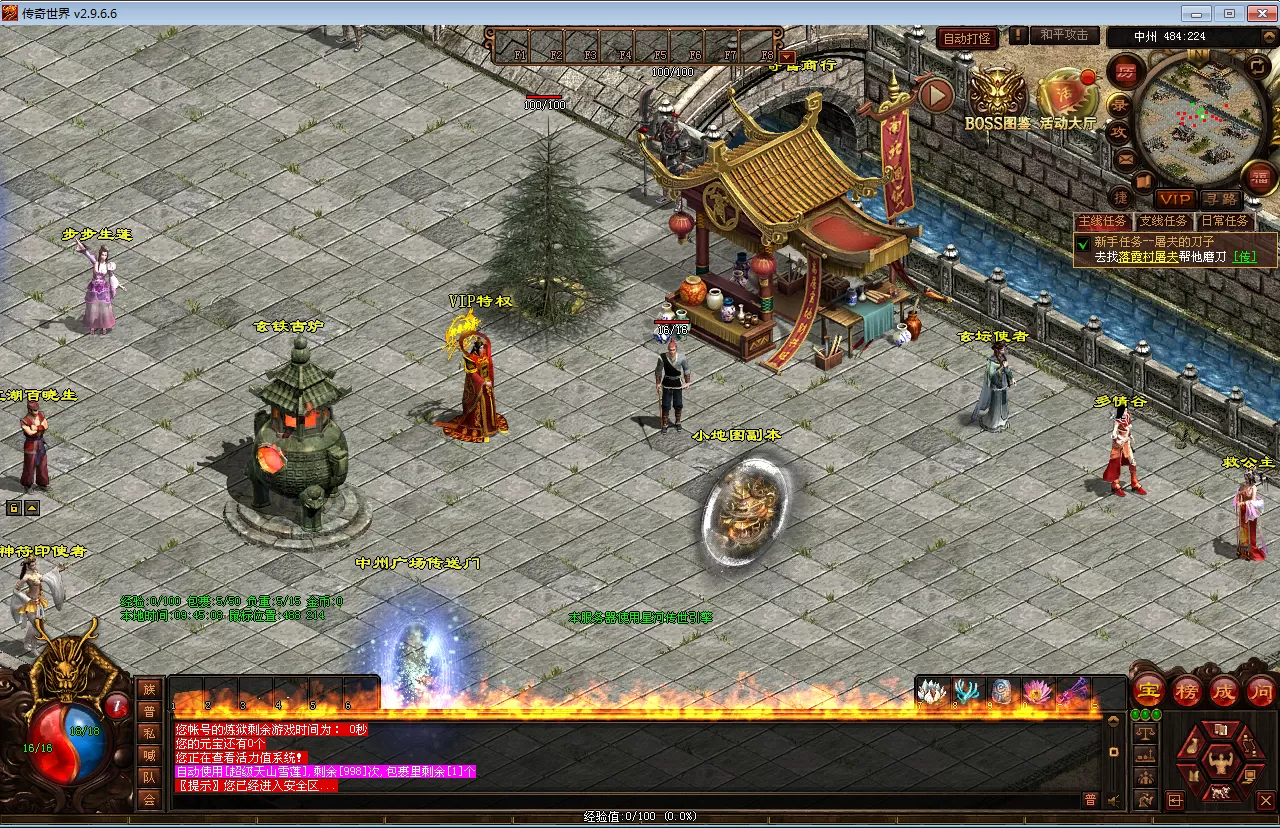Switch the 和平攻击 attack mode

[x=1063, y=36]
